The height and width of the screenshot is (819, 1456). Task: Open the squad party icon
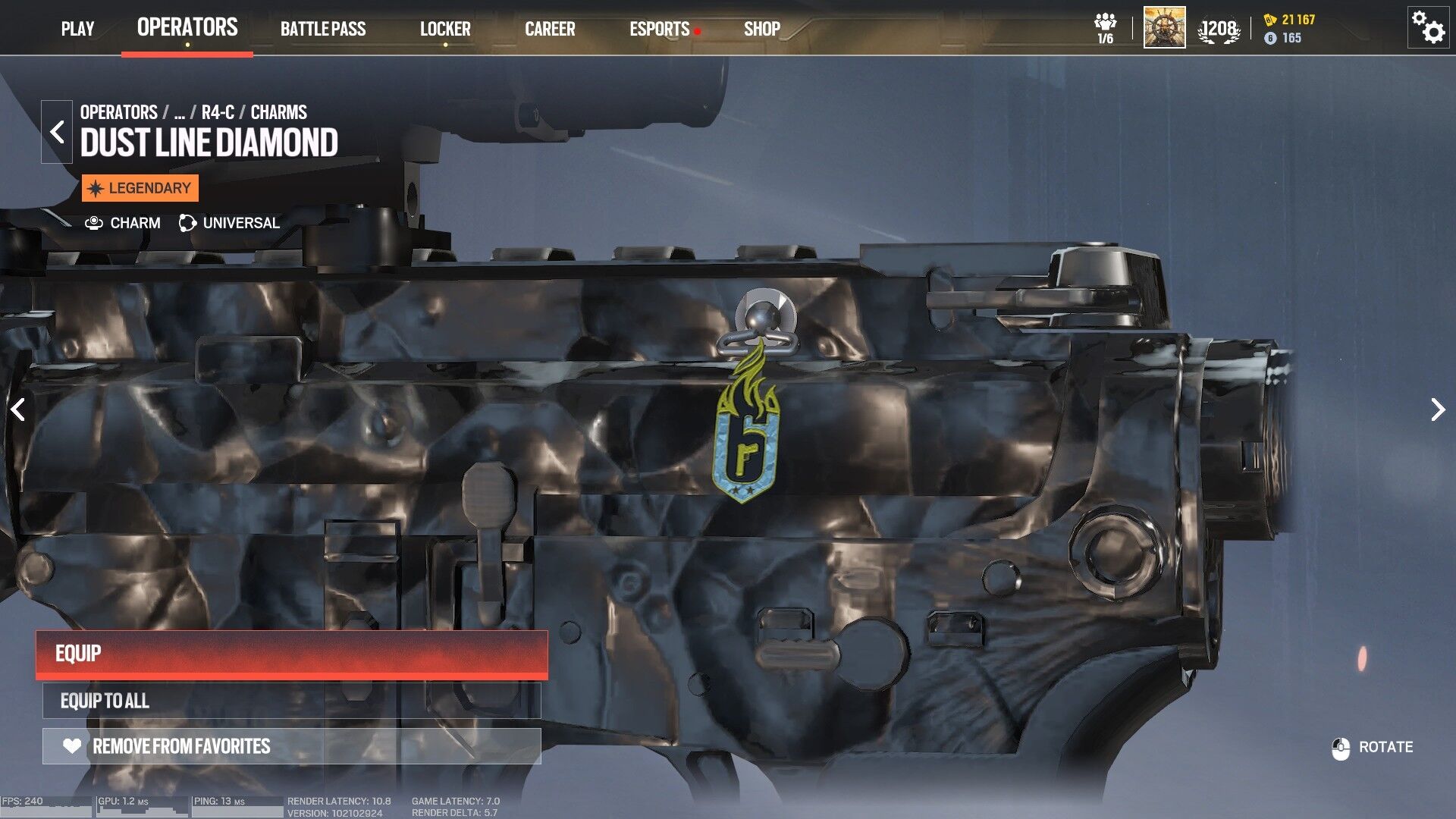(1105, 28)
